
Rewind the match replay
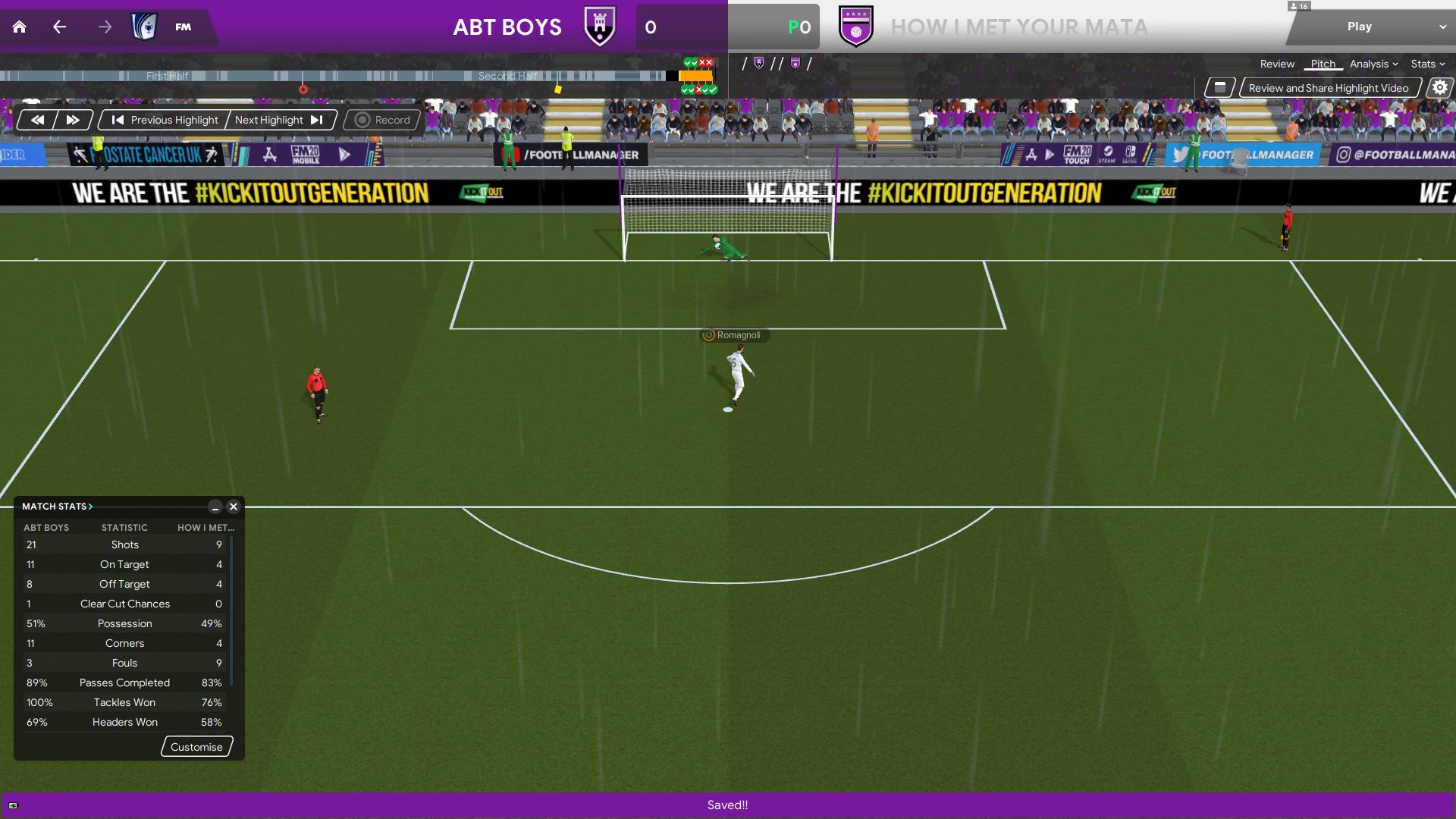click(x=37, y=120)
